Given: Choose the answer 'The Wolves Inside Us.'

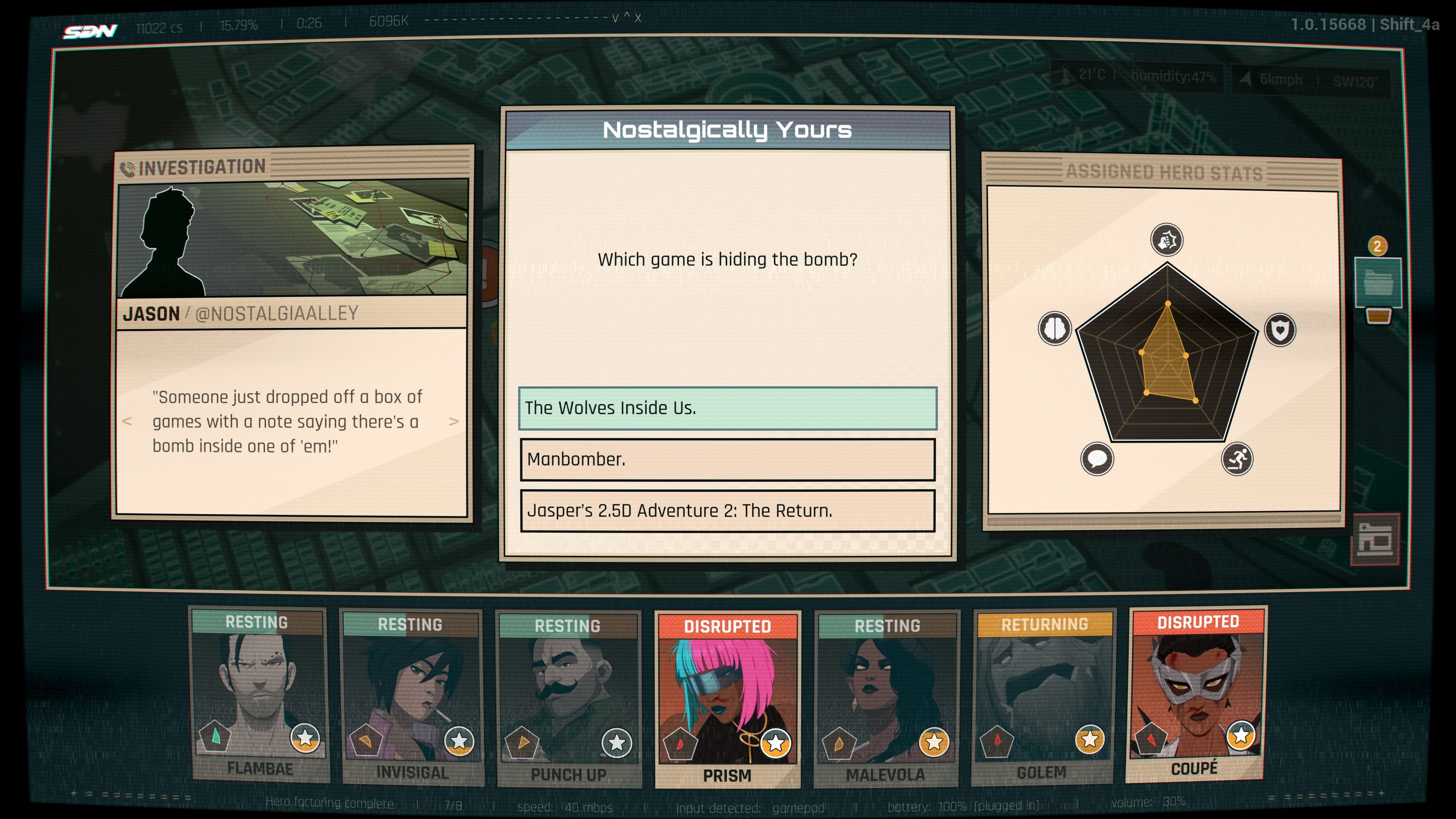Looking at the screenshot, I should (x=728, y=408).
